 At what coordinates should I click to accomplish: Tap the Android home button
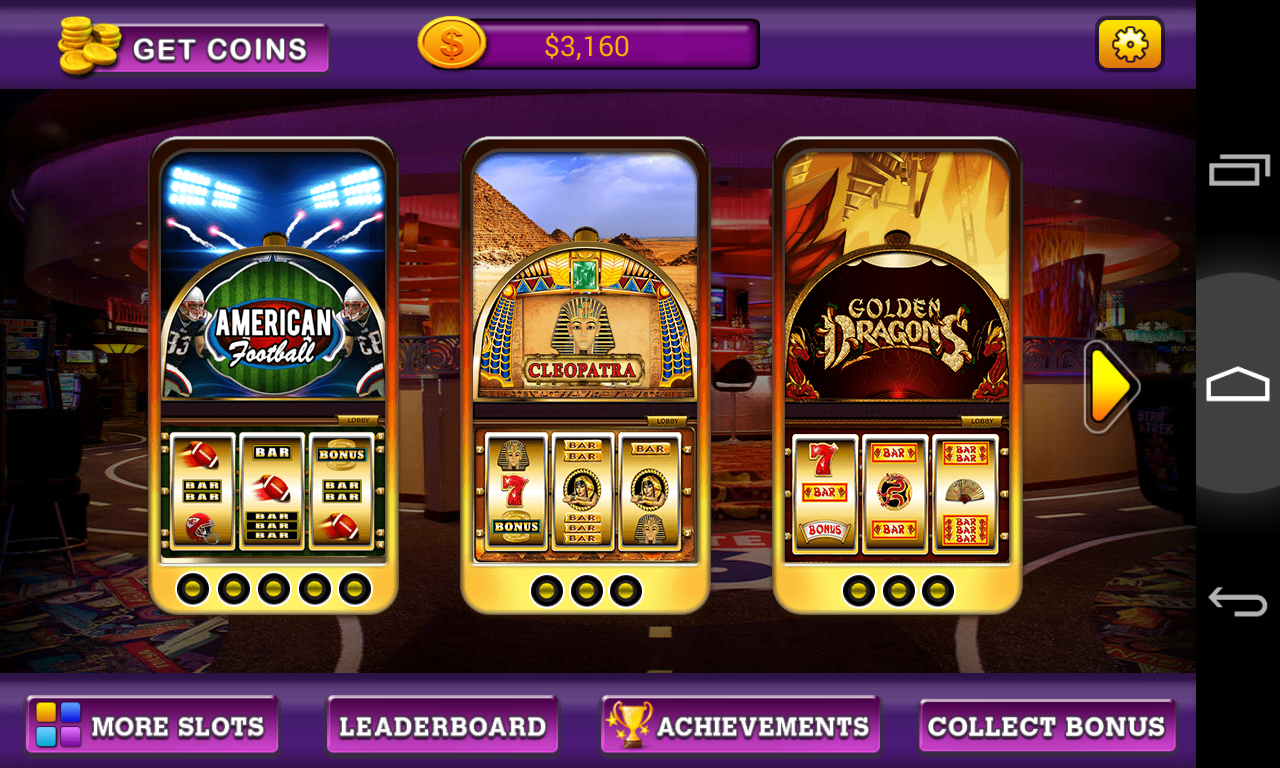[x=1238, y=384]
